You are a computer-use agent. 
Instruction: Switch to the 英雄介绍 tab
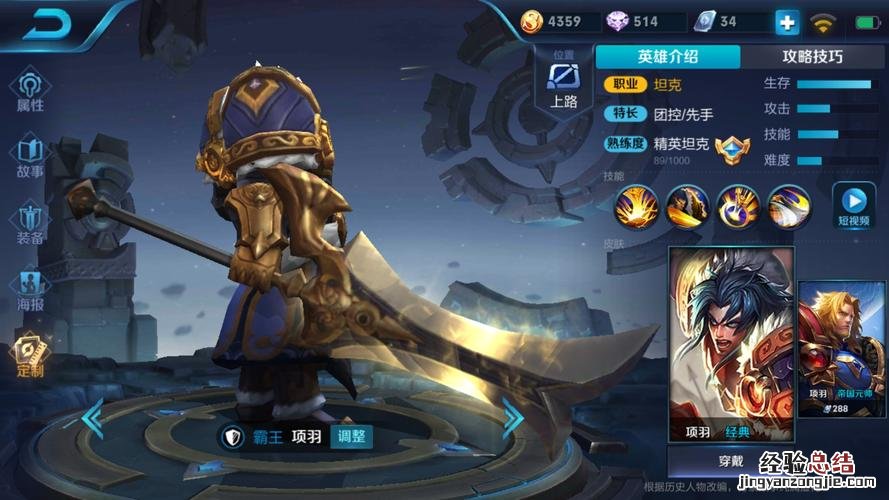[668, 57]
